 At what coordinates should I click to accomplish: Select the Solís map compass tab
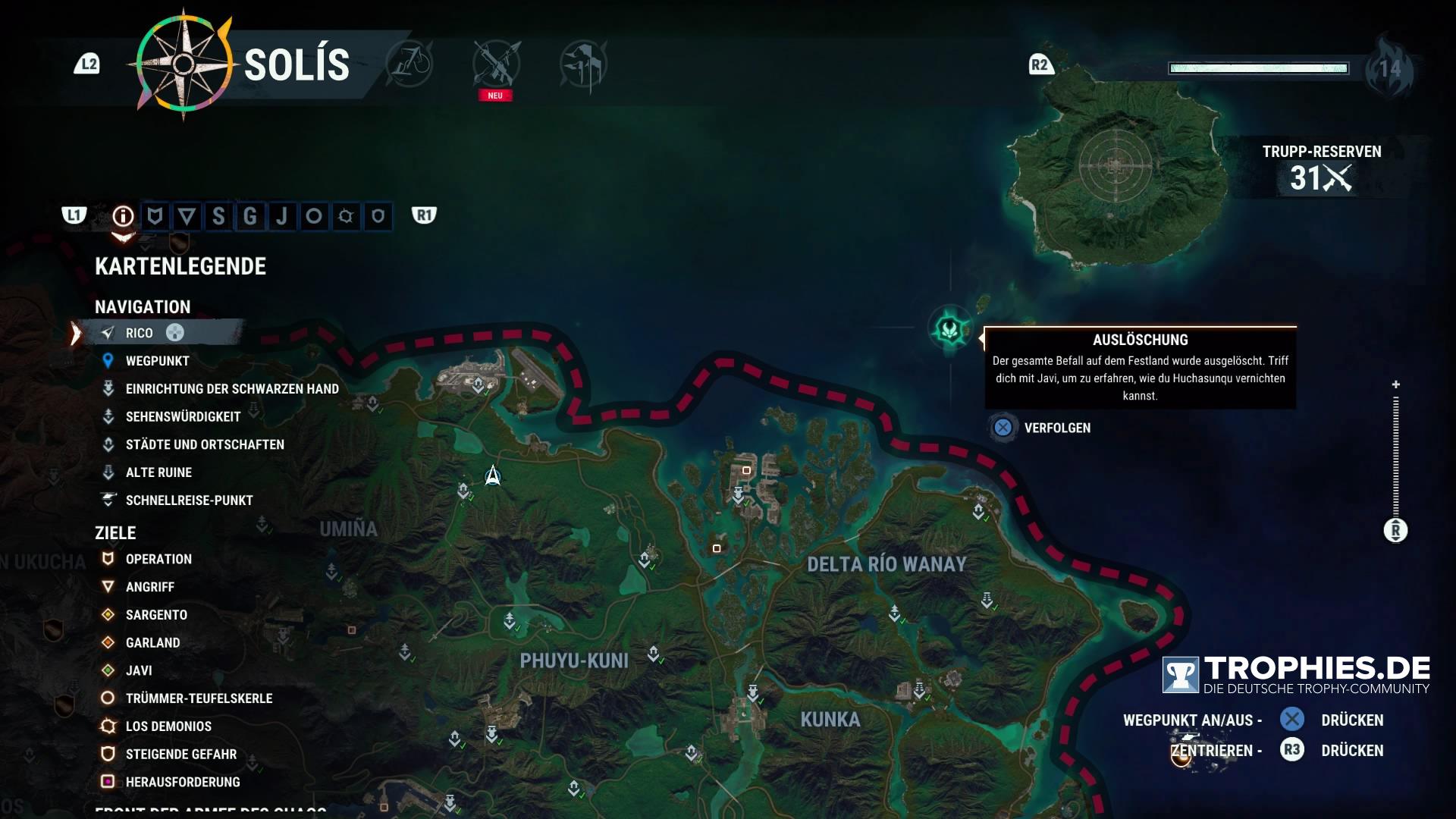pos(184,64)
